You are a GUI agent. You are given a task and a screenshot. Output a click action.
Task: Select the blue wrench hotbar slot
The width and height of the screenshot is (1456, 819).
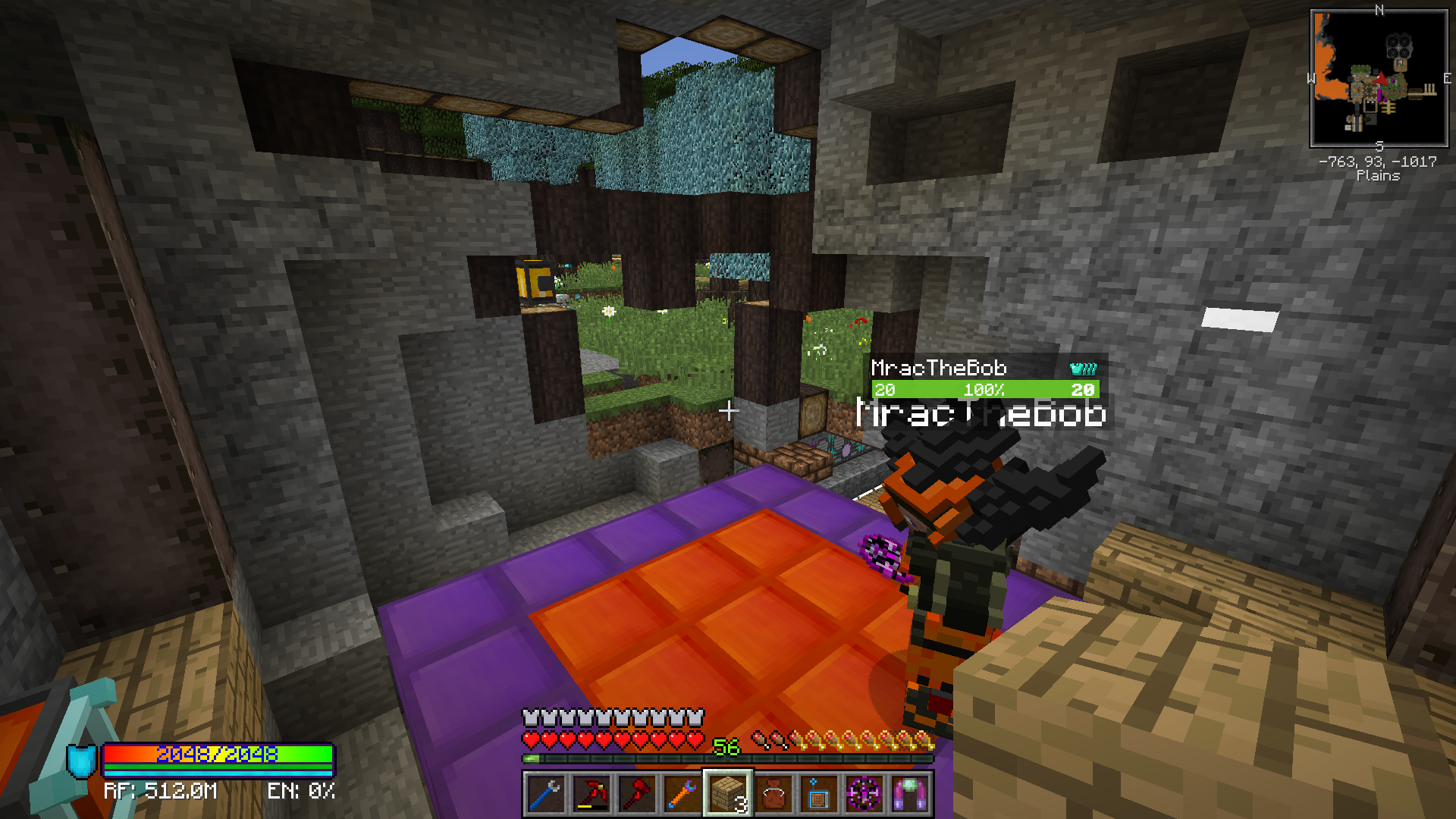pyautogui.click(x=545, y=794)
